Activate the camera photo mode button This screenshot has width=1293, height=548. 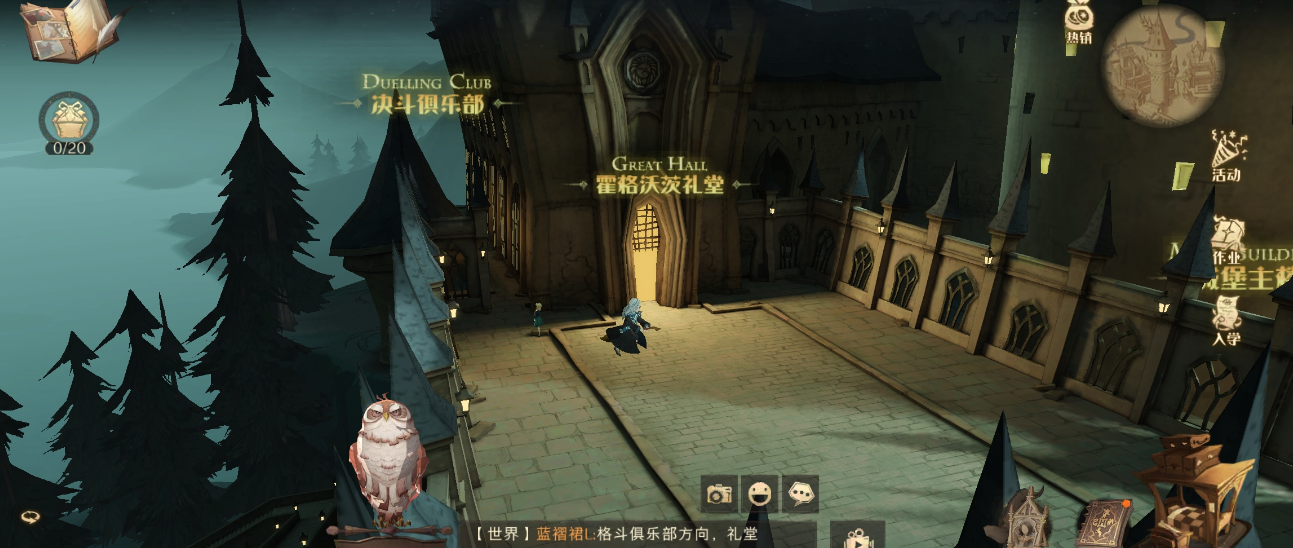coord(718,494)
